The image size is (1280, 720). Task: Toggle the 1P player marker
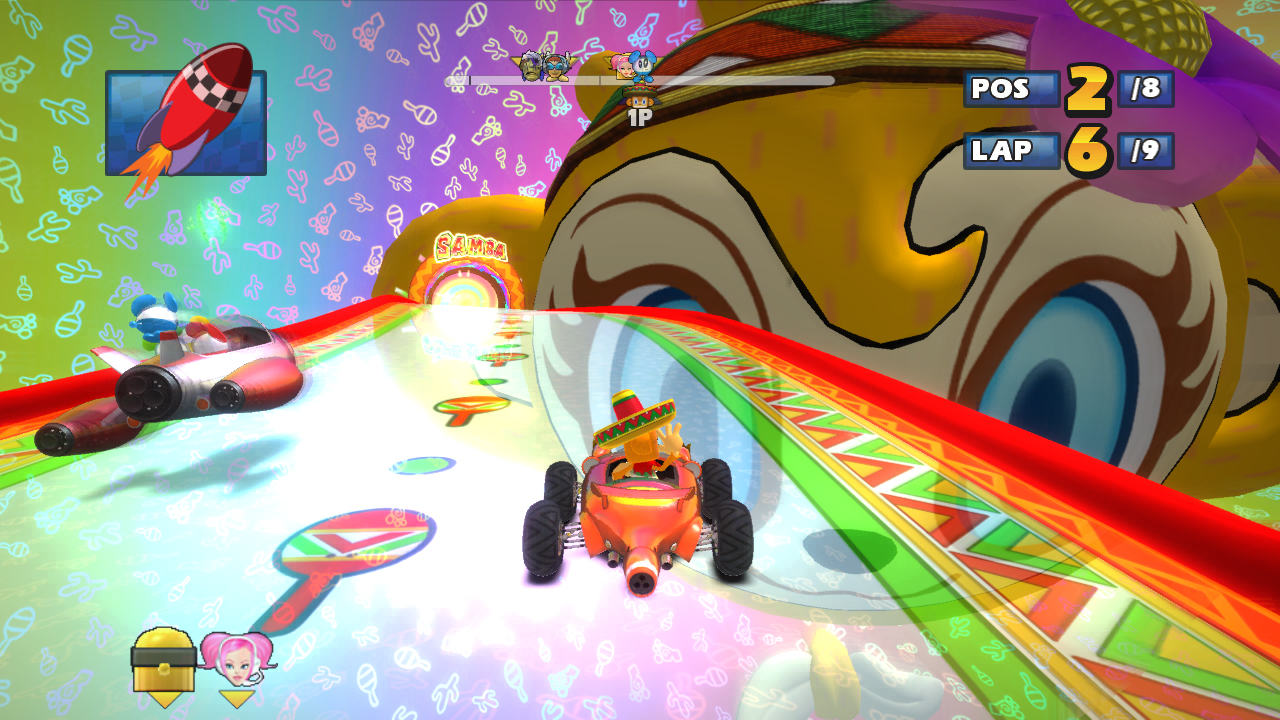coord(638,120)
